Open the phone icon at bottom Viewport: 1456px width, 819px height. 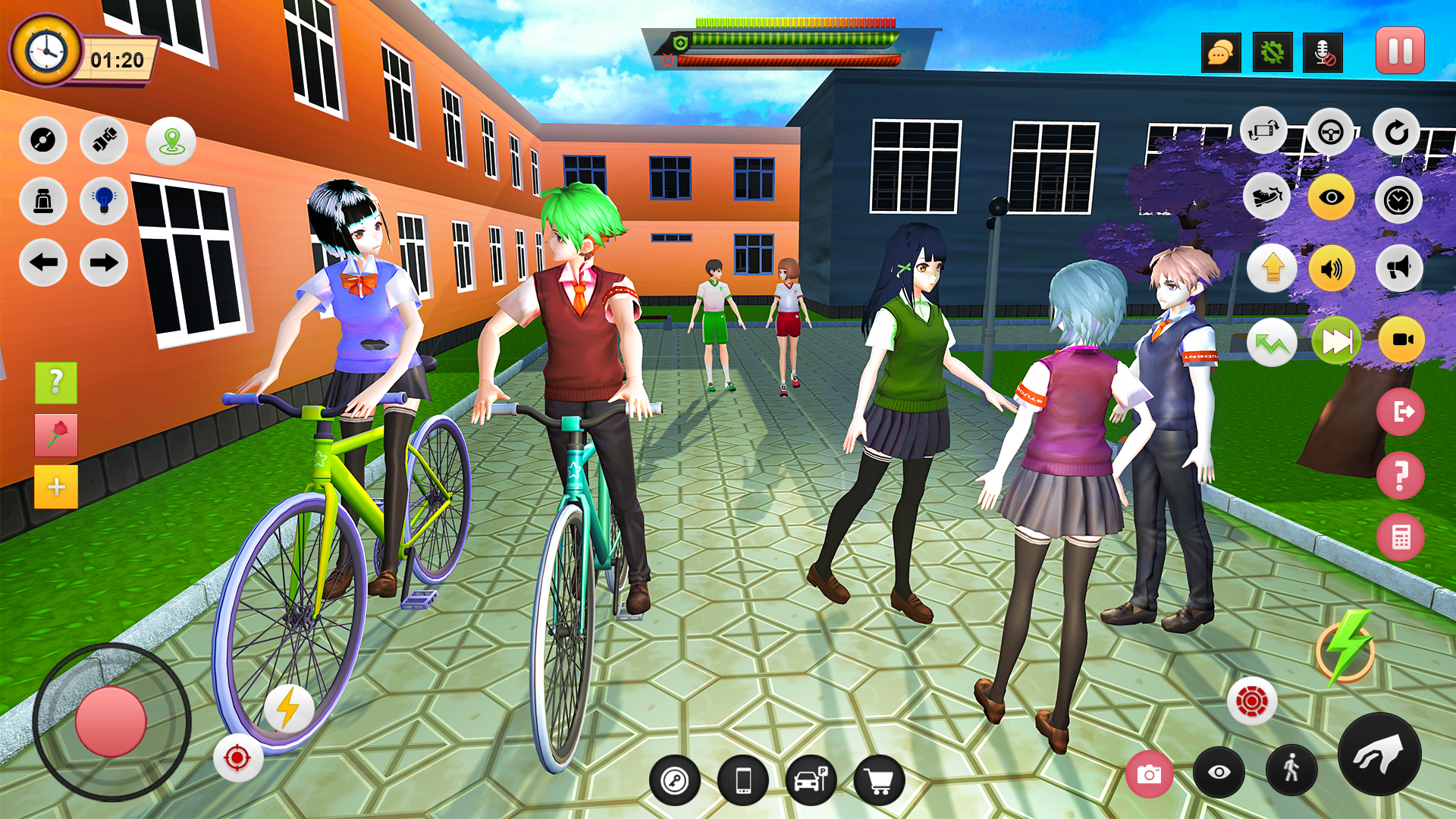click(x=743, y=779)
